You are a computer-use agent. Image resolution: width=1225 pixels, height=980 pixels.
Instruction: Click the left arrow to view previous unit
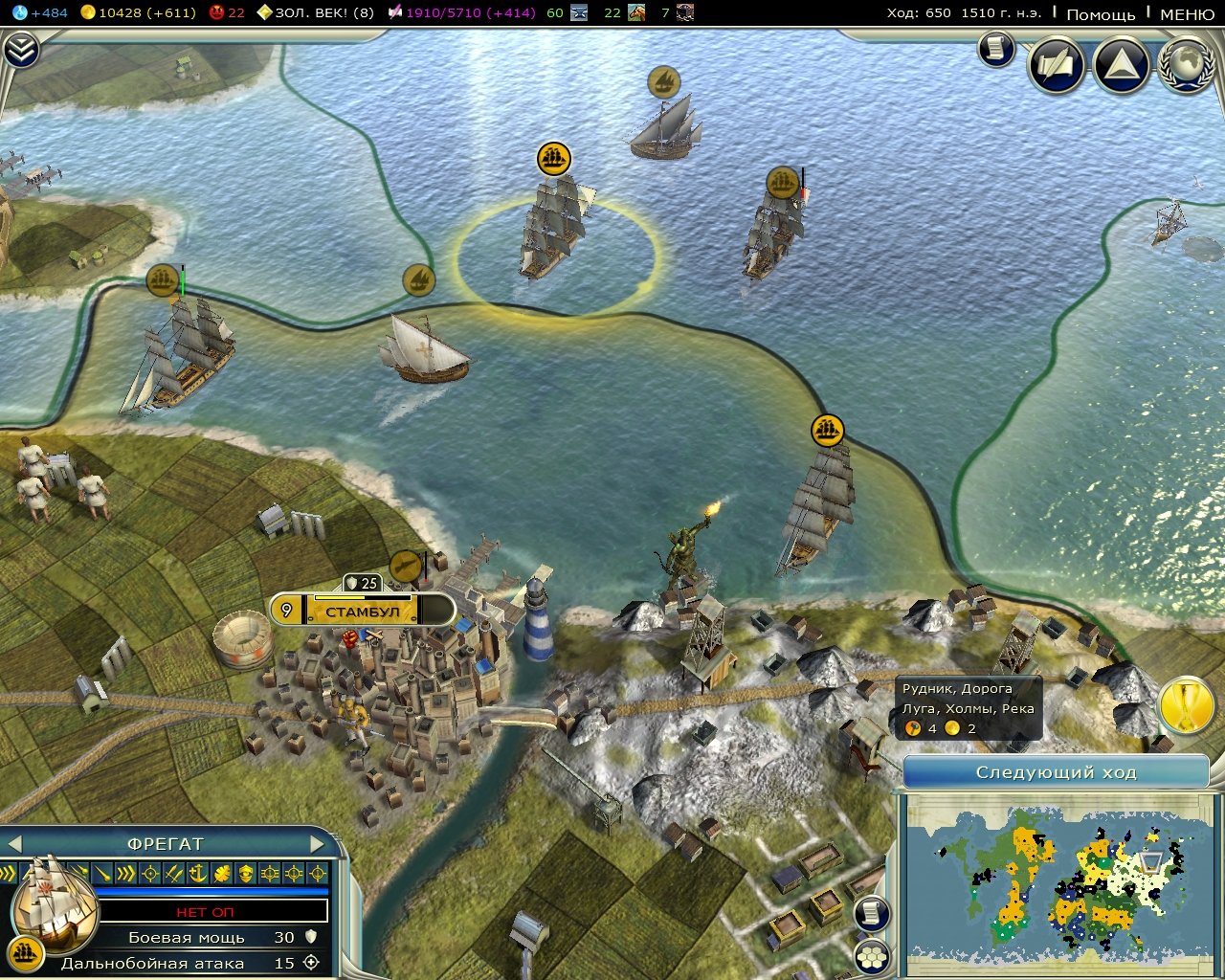tap(16, 843)
